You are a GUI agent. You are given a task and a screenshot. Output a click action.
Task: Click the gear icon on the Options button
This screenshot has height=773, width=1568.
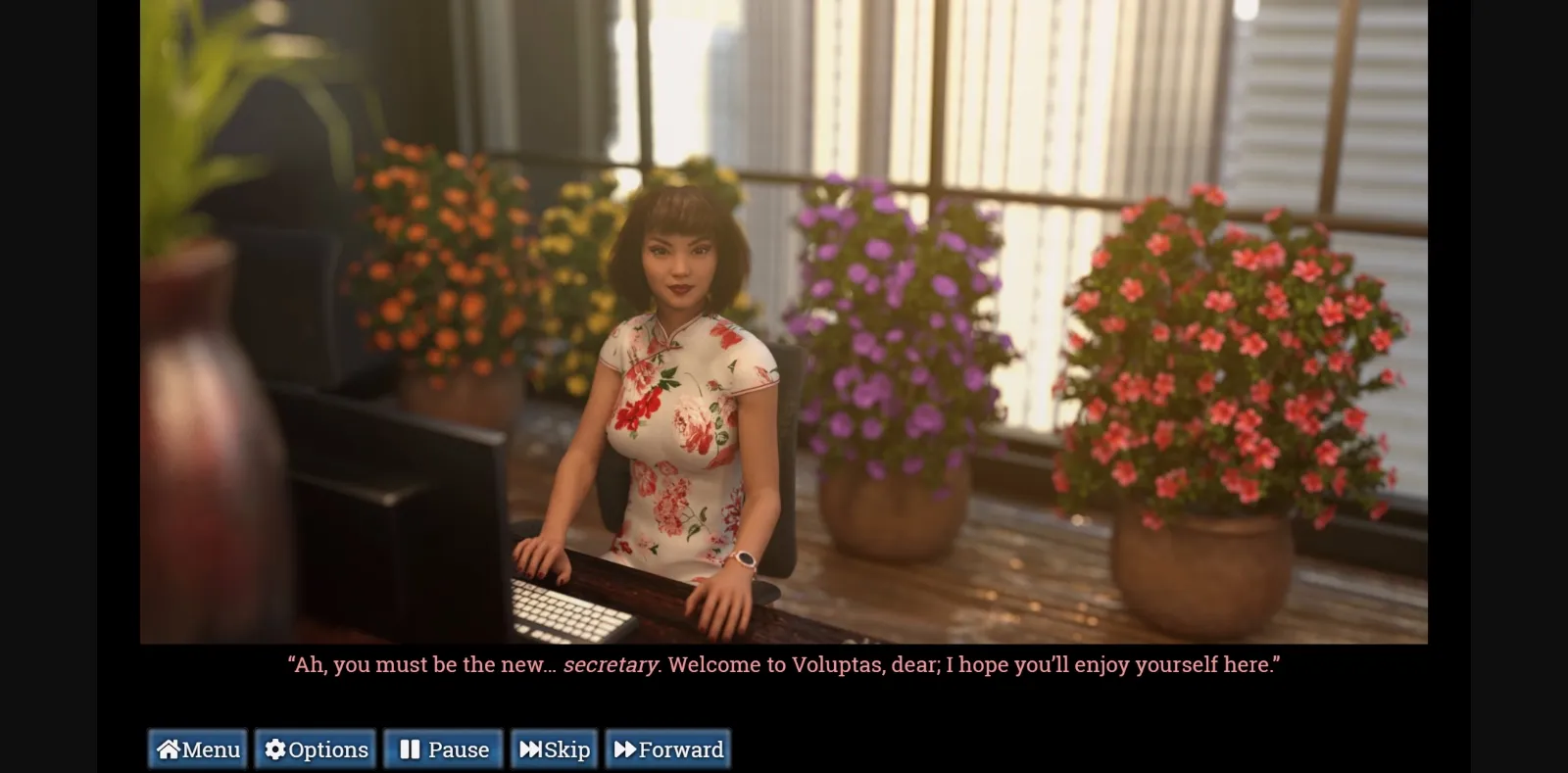pyautogui.click(x=274, y=749)
